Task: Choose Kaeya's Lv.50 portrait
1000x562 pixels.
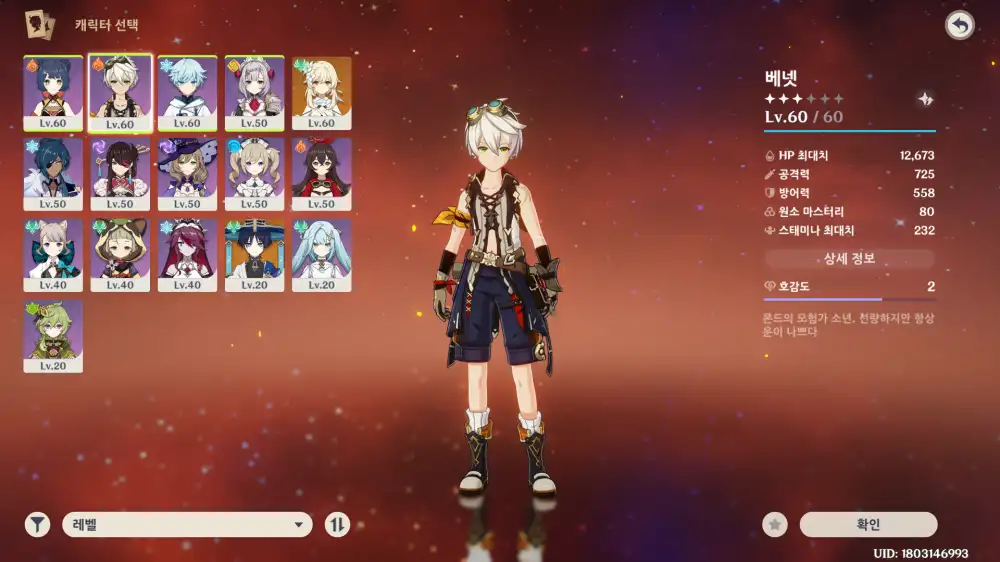Action: (53, 174)
